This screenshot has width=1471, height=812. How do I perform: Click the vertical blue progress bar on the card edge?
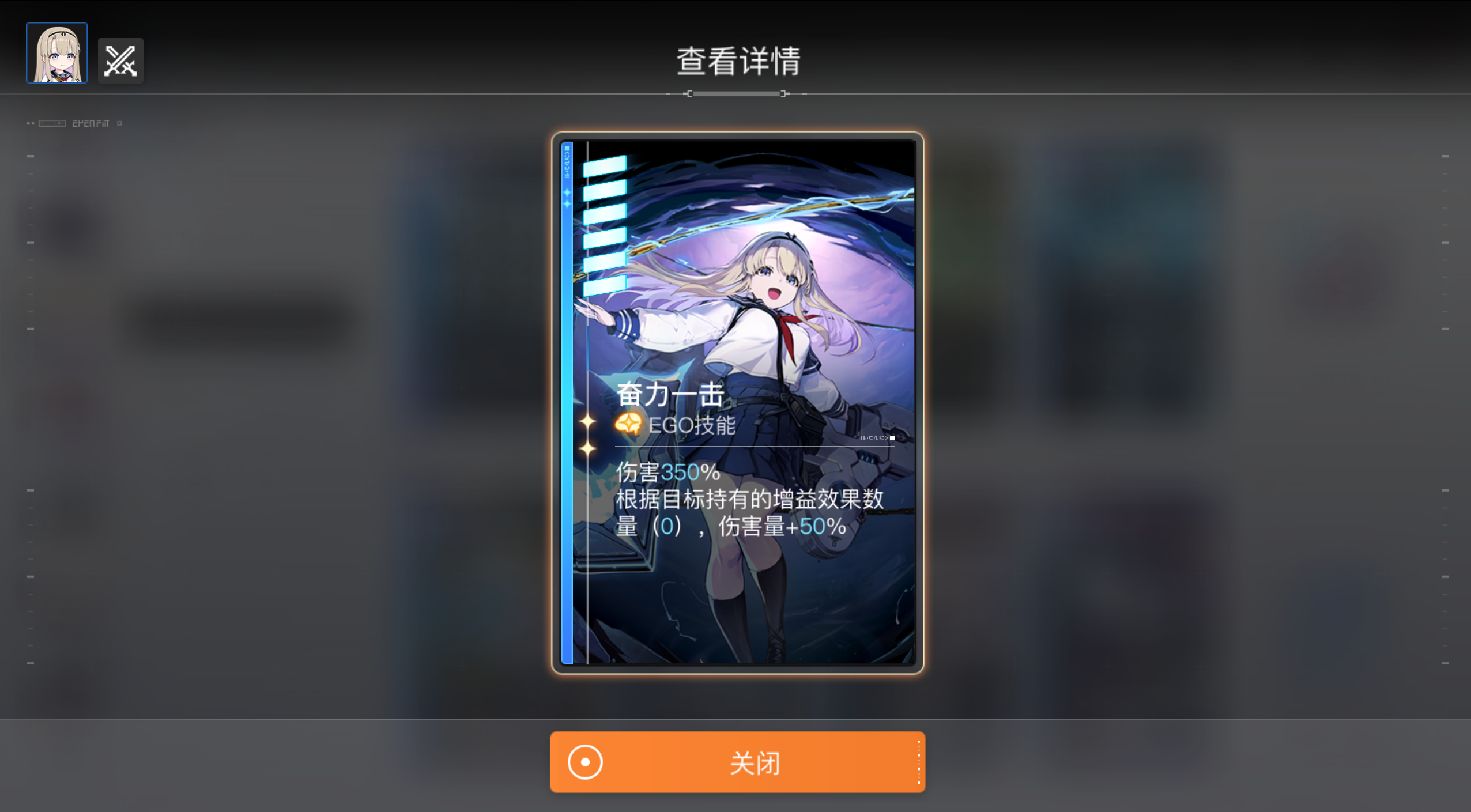pyautogui.click(x=567, y=403)
